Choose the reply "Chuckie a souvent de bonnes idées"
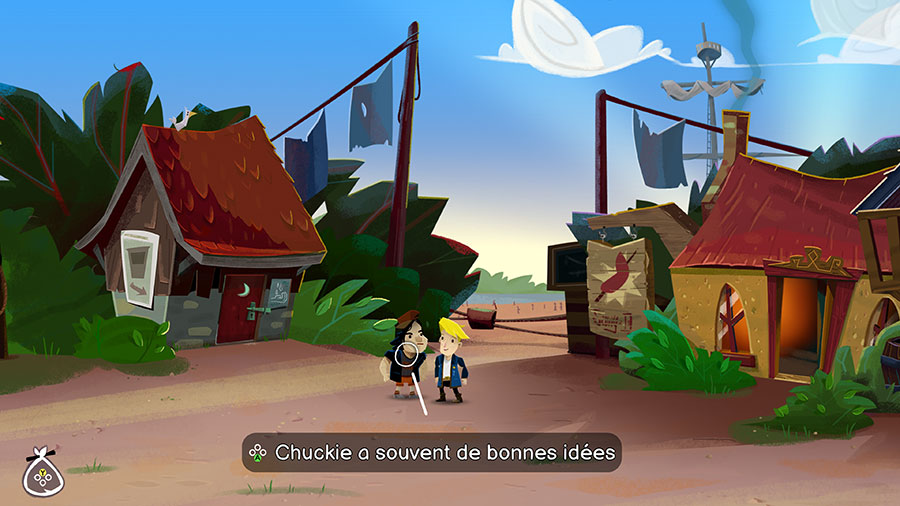The height and width of the screenshot is (506, 900). pyautogui.click(x=431, y=453)
